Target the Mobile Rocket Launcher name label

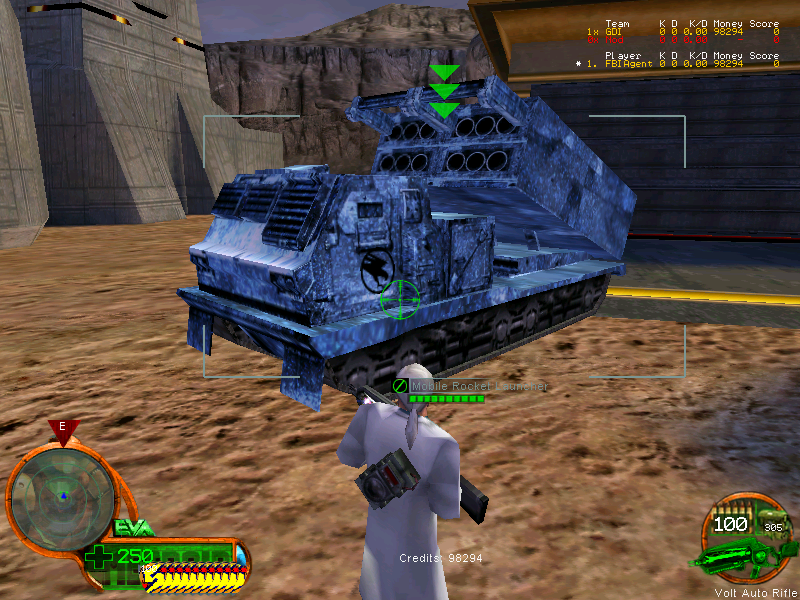[x=479, y=386]
